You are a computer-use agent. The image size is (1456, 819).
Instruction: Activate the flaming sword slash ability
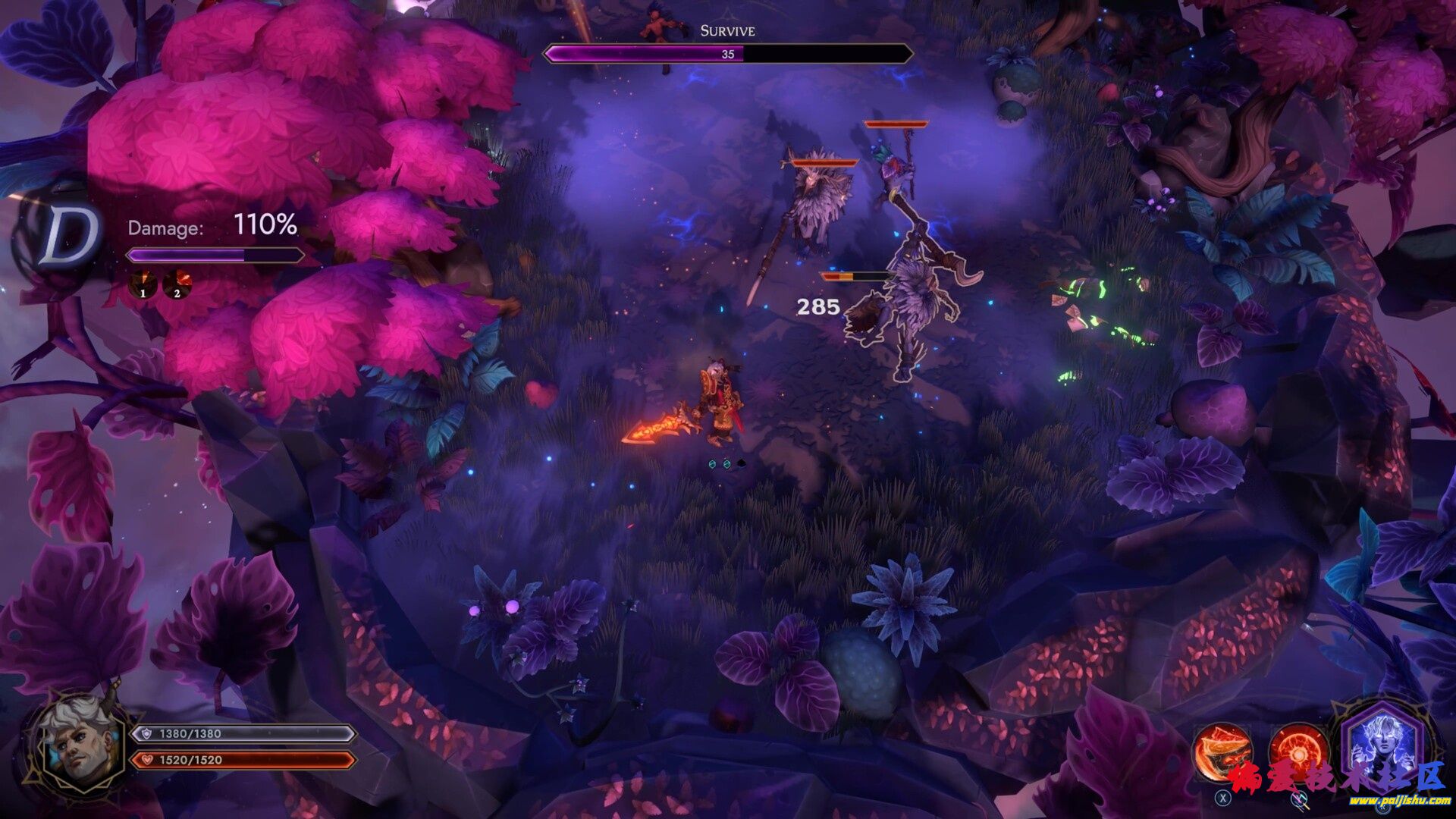click(x=1222, y=752)
